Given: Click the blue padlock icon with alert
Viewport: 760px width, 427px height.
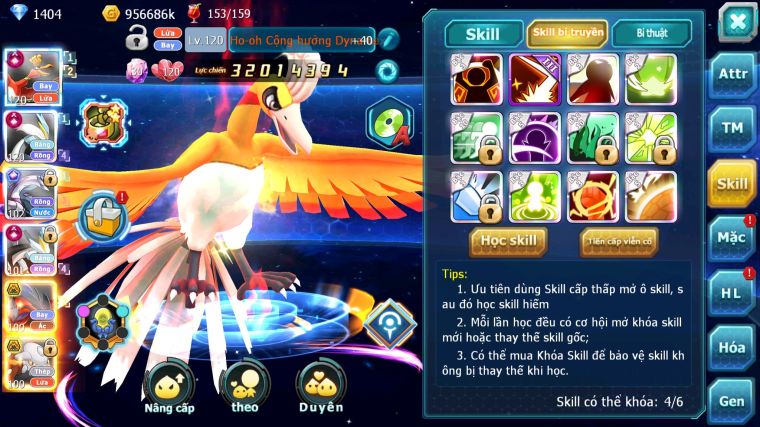Looking at the screenshot, I should (102, 215).
